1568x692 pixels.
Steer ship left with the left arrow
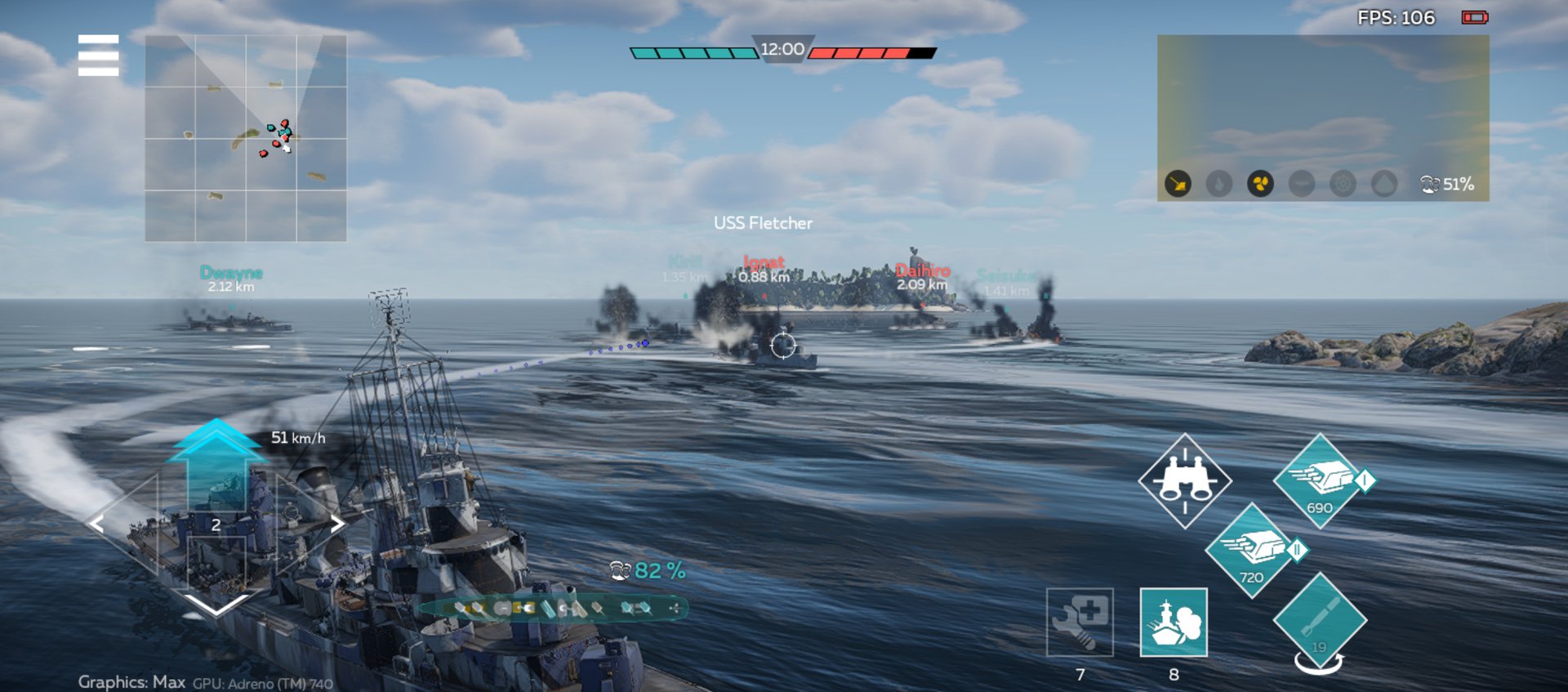(x=97, y=524)
